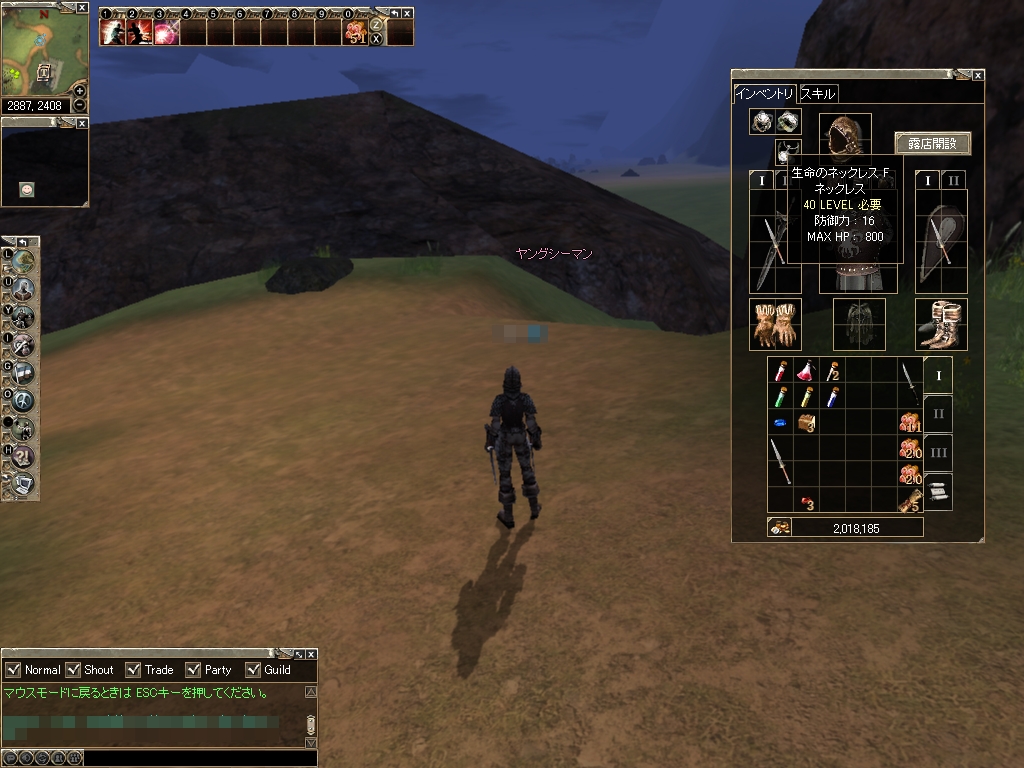
Task: Select the equipped boots slot
Action: point(941,324)
